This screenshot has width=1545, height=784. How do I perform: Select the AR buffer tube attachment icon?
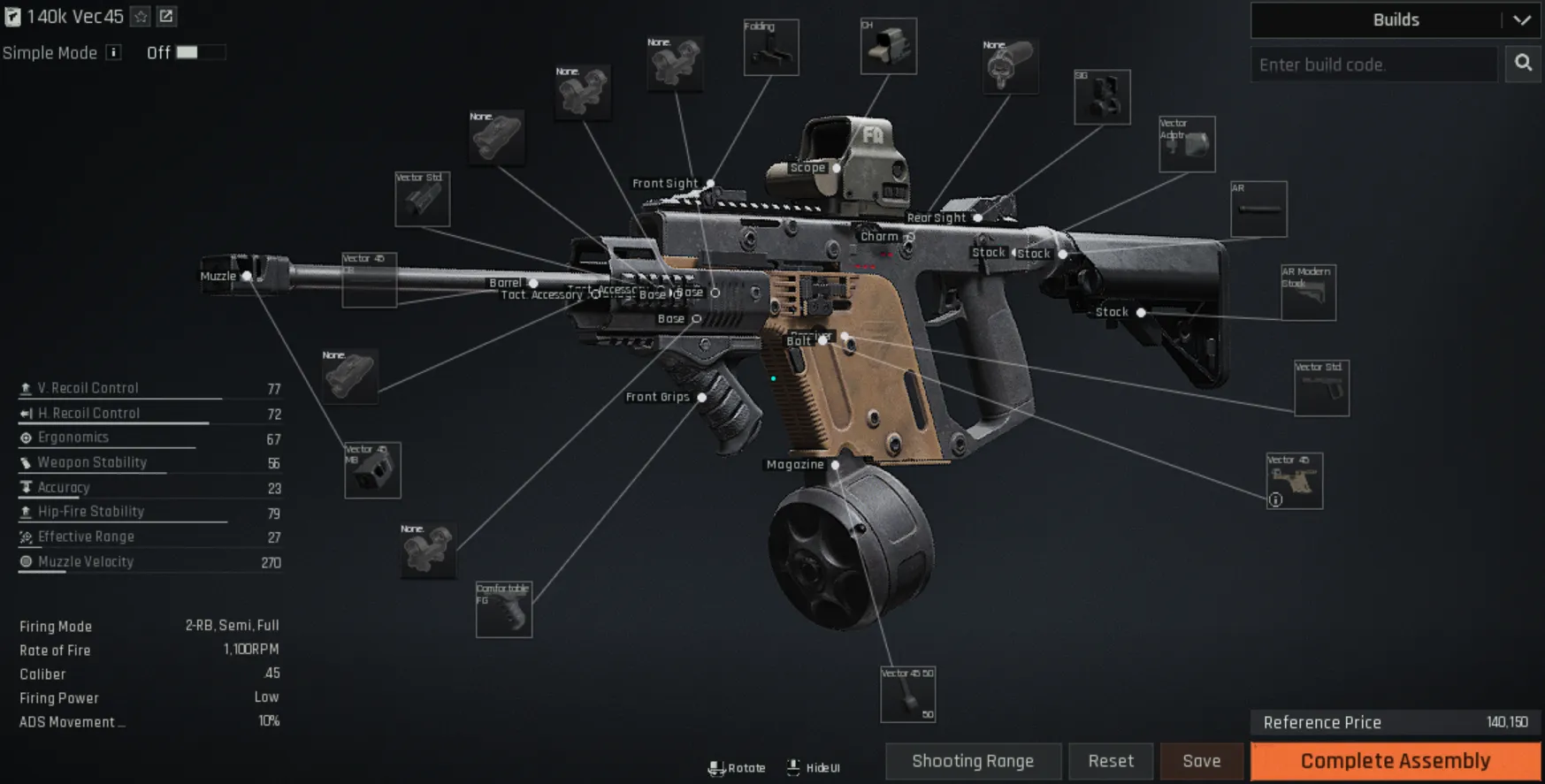pyautogui.click(x=1258, y=209)
